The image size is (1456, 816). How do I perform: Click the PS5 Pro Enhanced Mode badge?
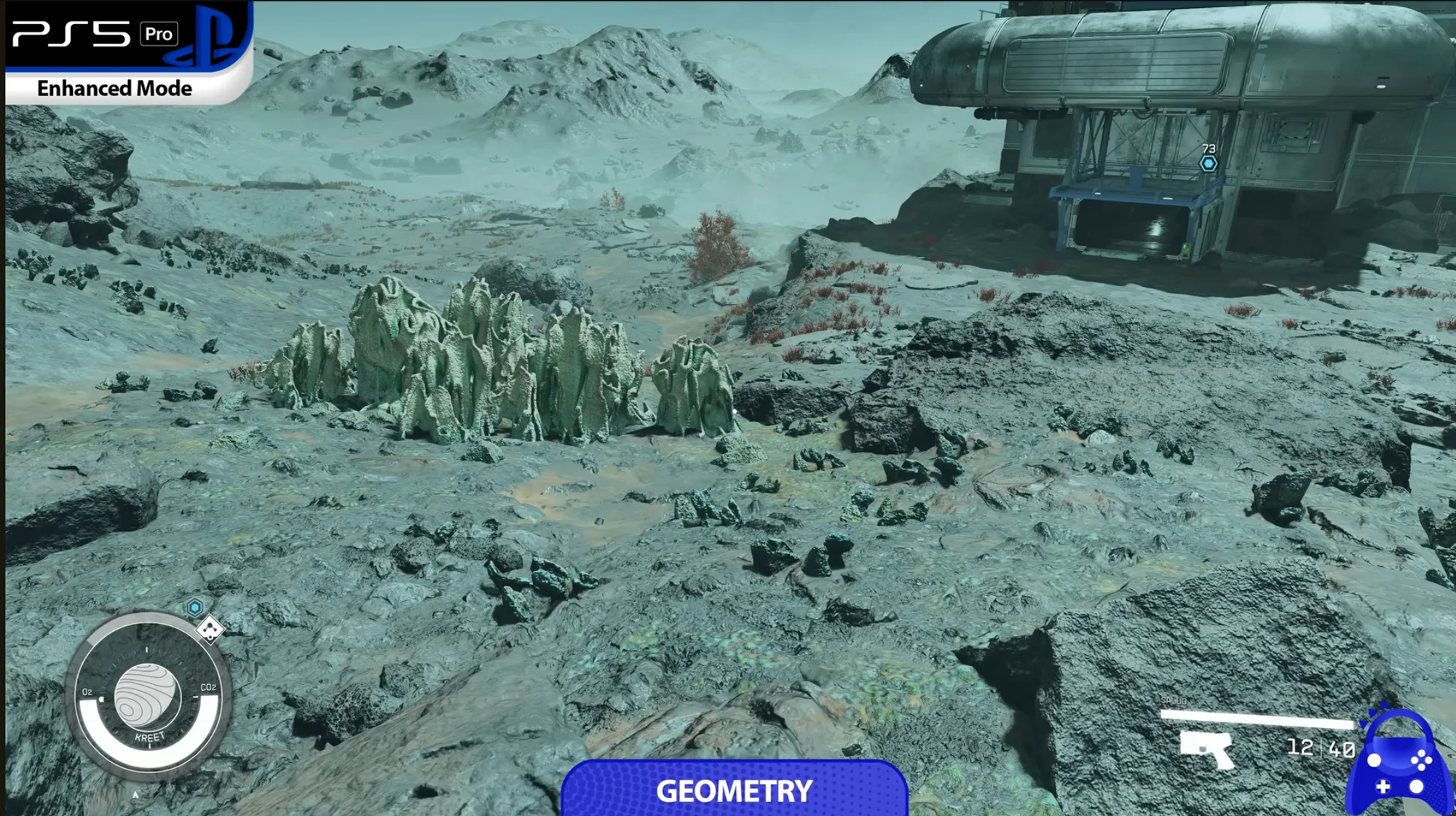point(127,52)
